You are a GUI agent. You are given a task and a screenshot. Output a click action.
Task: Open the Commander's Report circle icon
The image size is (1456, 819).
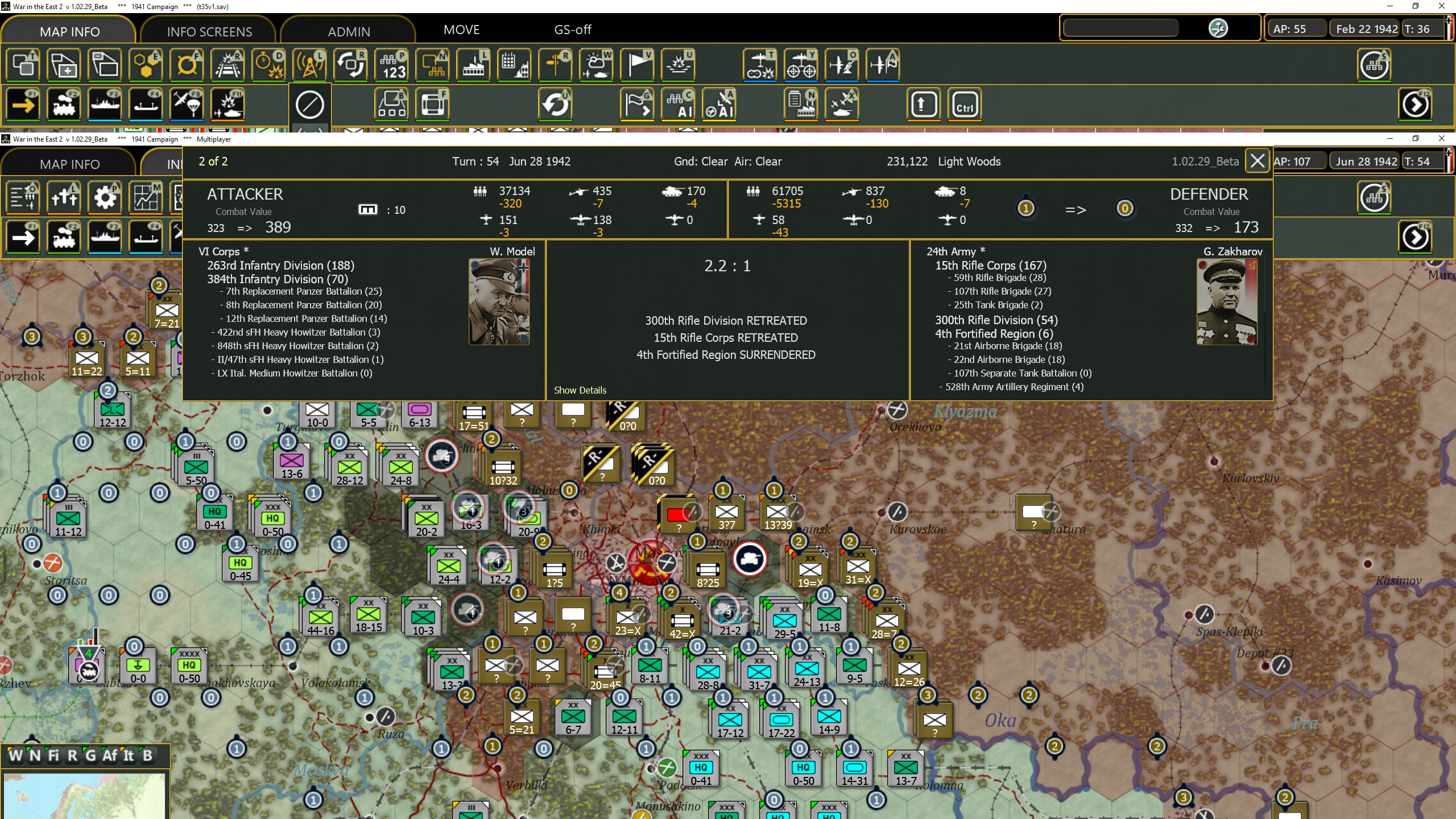(1374, 65)
